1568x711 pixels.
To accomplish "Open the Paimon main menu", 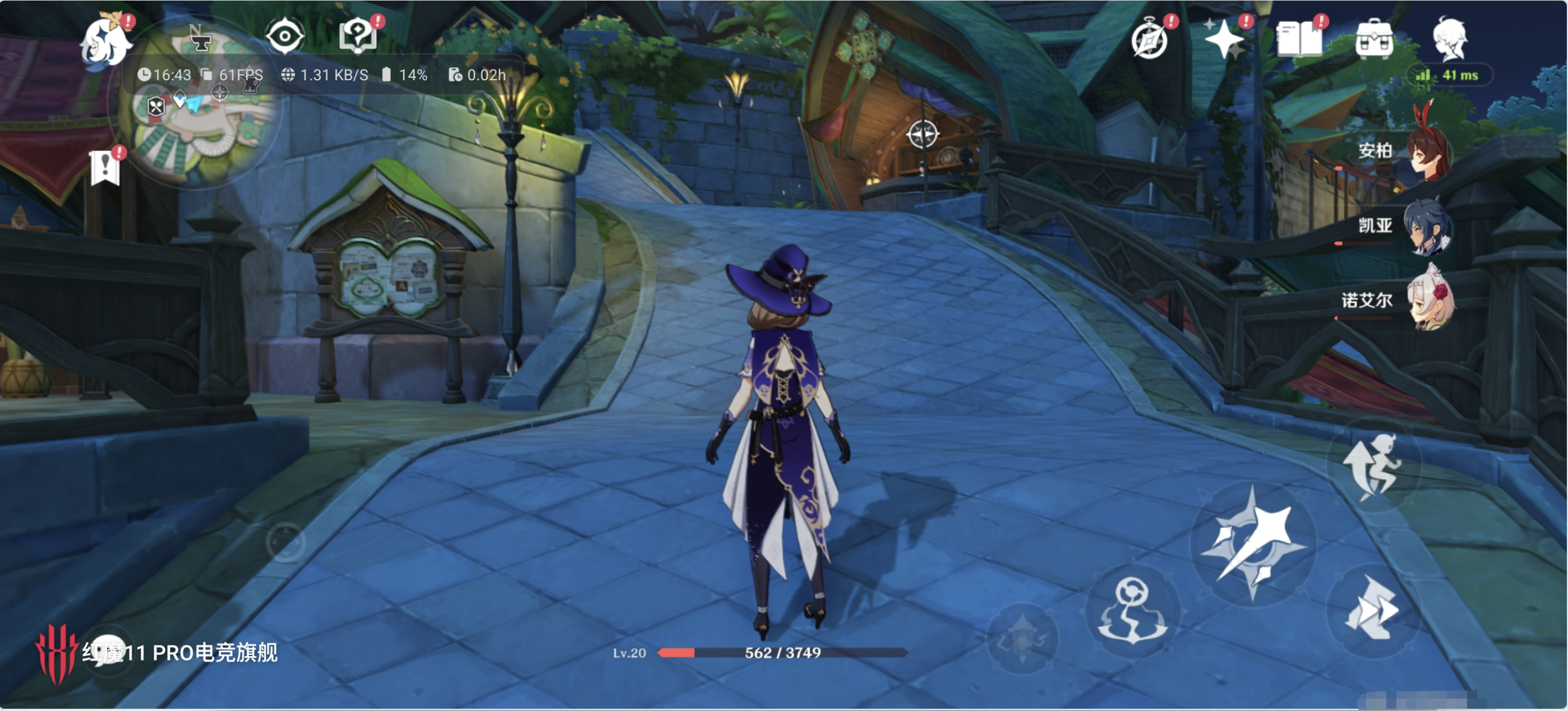I will (x=106, y=41).
